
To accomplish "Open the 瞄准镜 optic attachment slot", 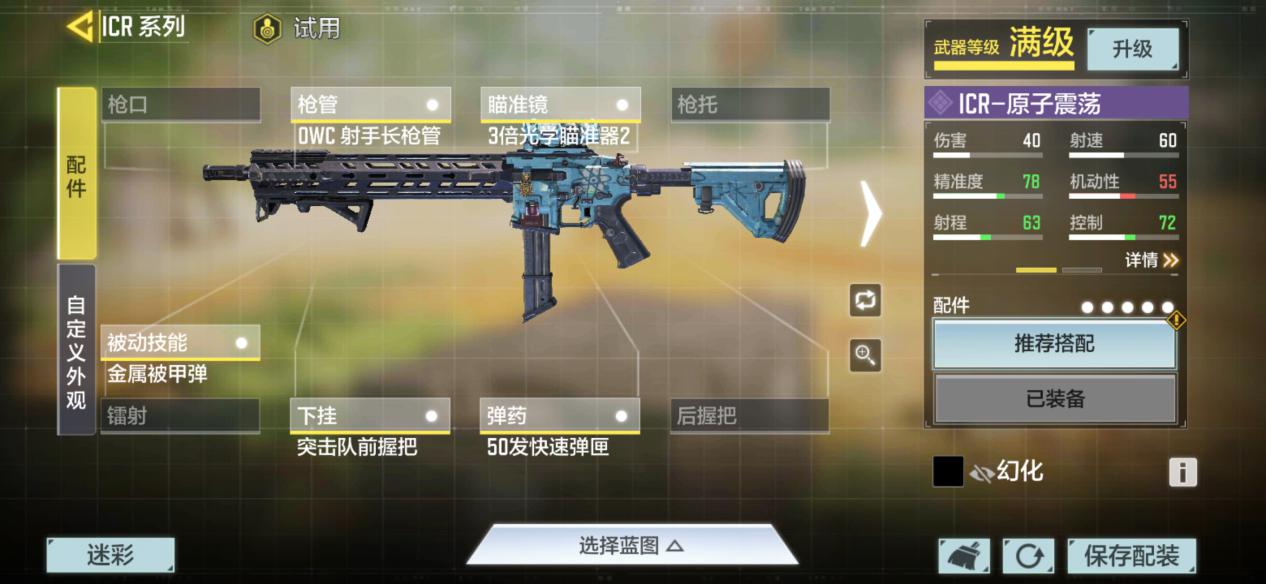I will pos(560,104).
